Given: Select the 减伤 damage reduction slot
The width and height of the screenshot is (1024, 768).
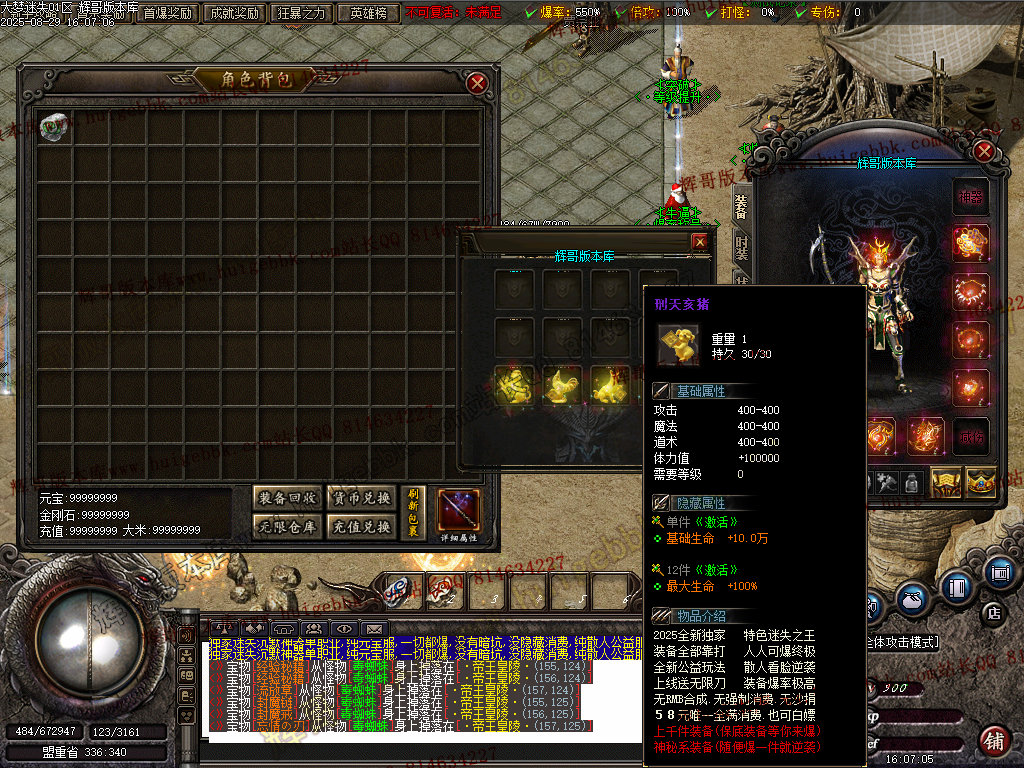Looking at the screenshot, I should tap(969, 437).
